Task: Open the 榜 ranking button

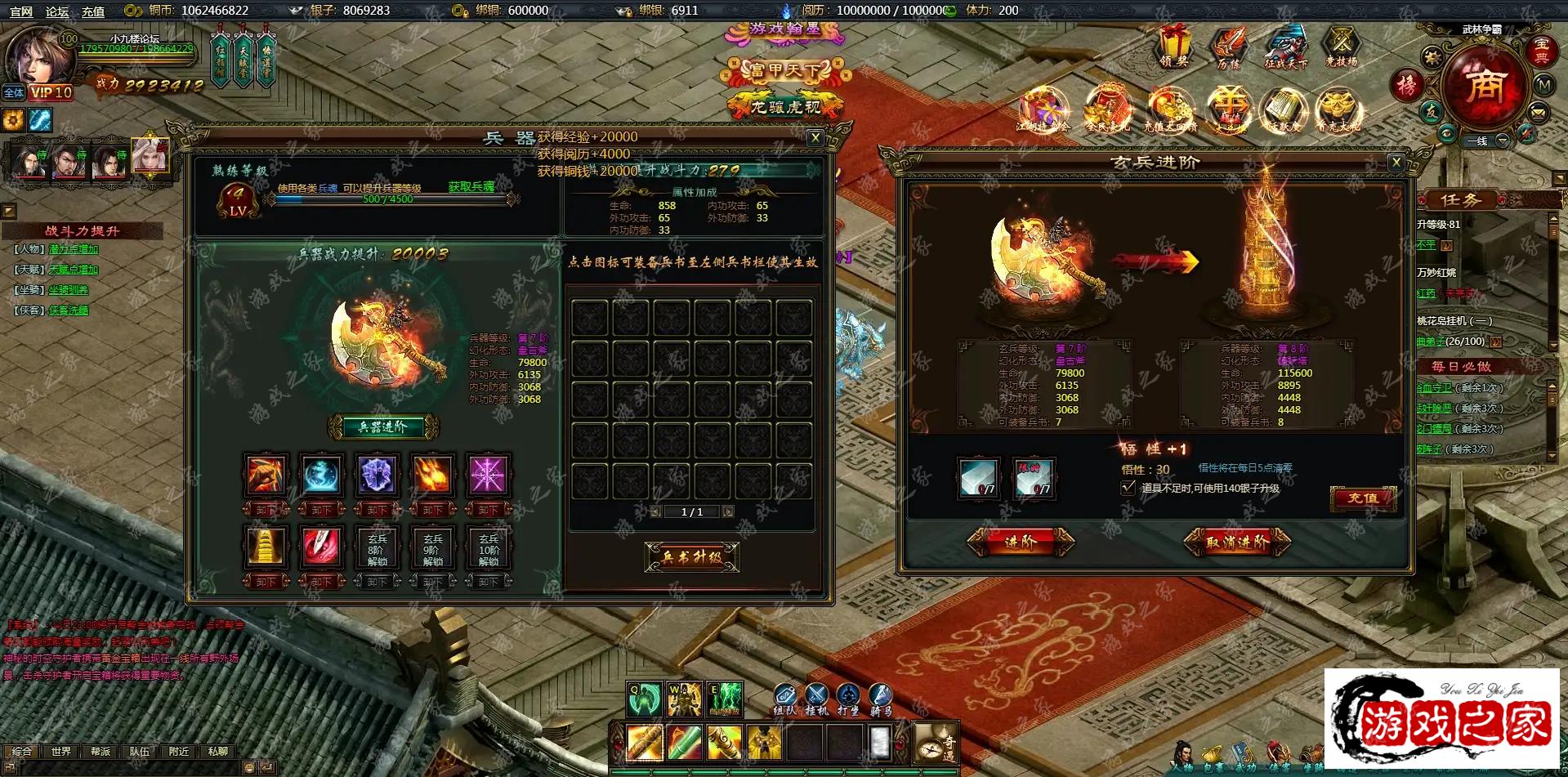Action: tap(1407, 85)
